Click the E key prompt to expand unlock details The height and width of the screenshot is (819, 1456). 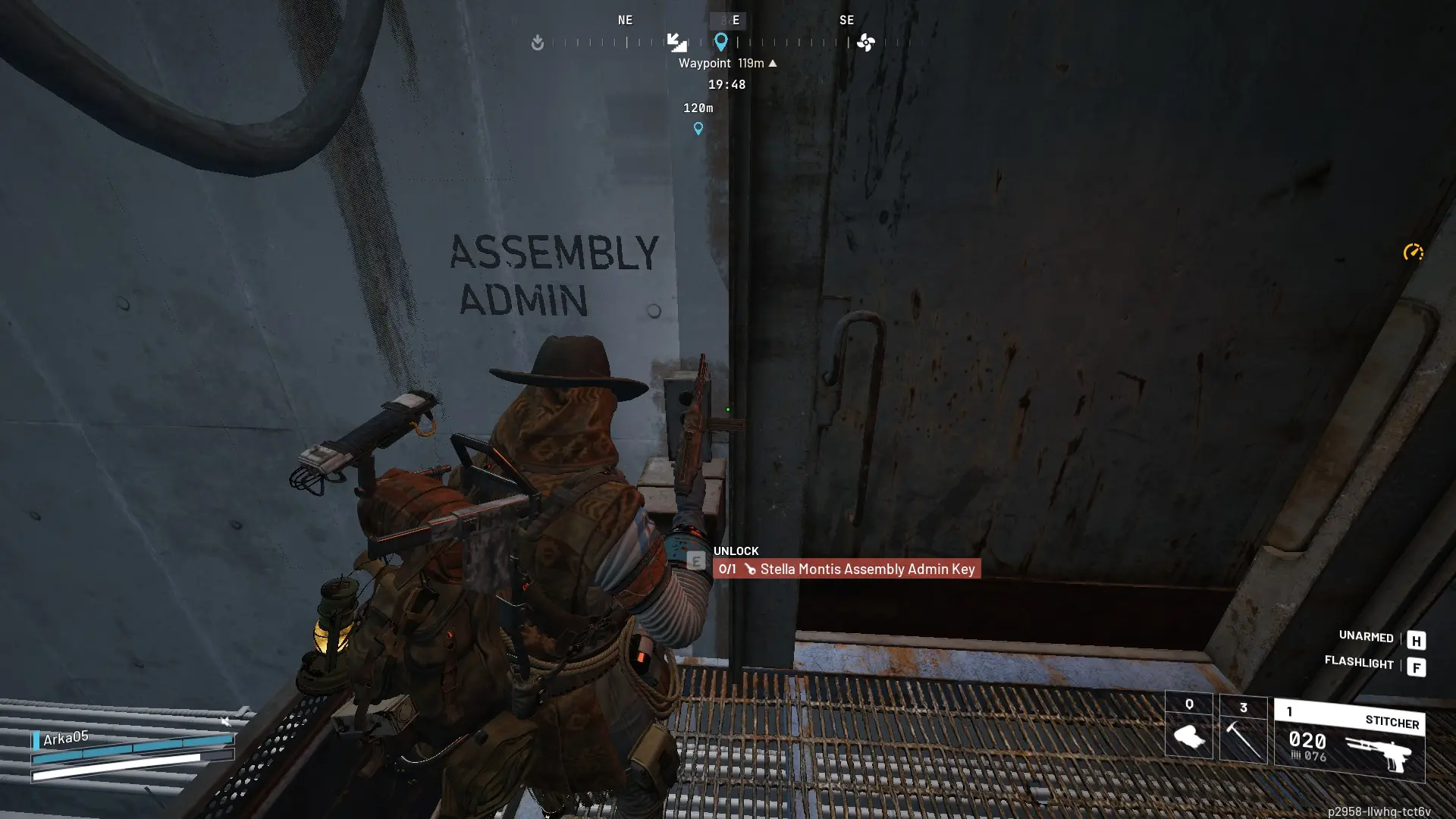click(695, 562)
